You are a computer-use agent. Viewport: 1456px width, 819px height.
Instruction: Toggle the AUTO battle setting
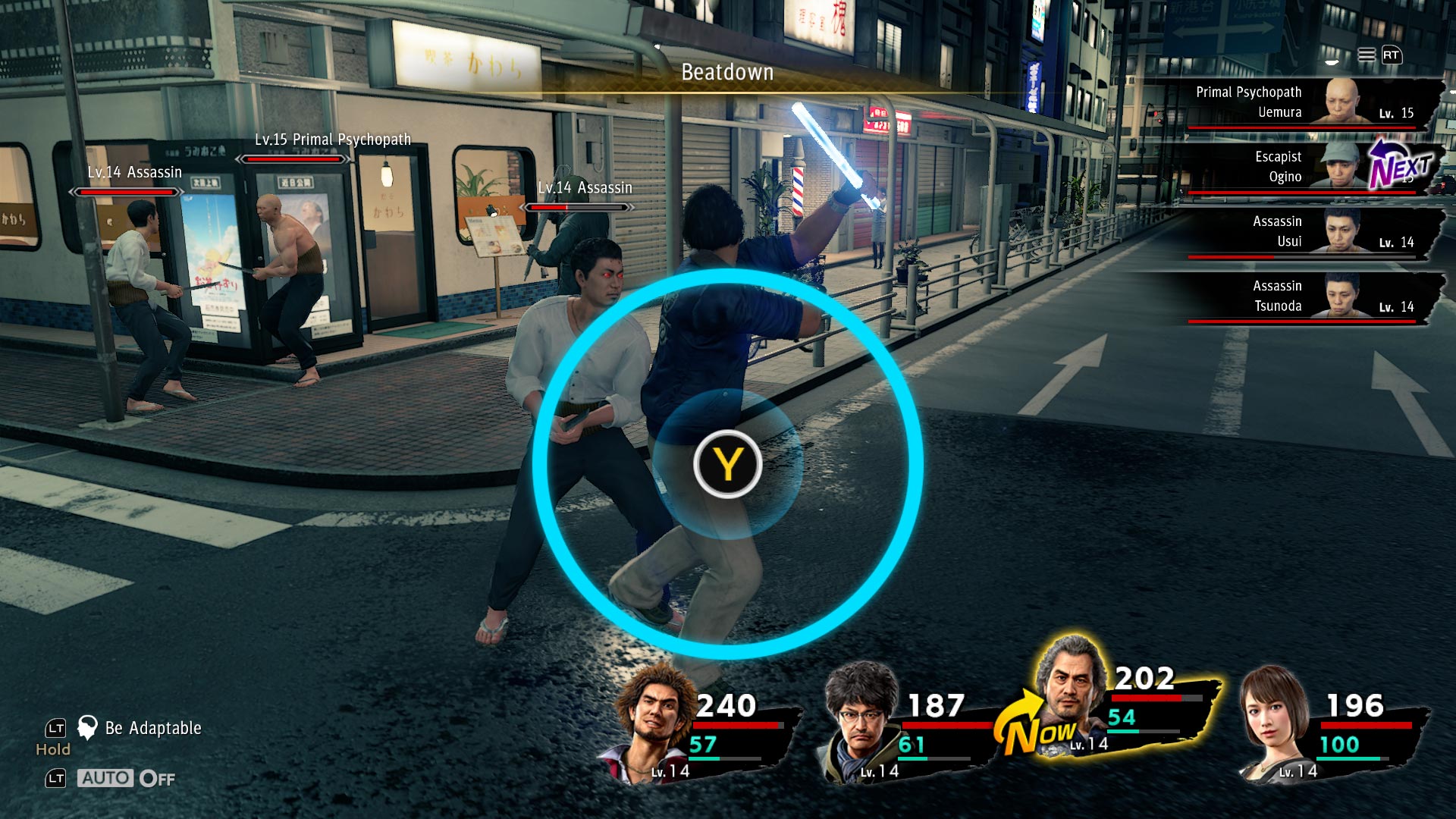126,779
